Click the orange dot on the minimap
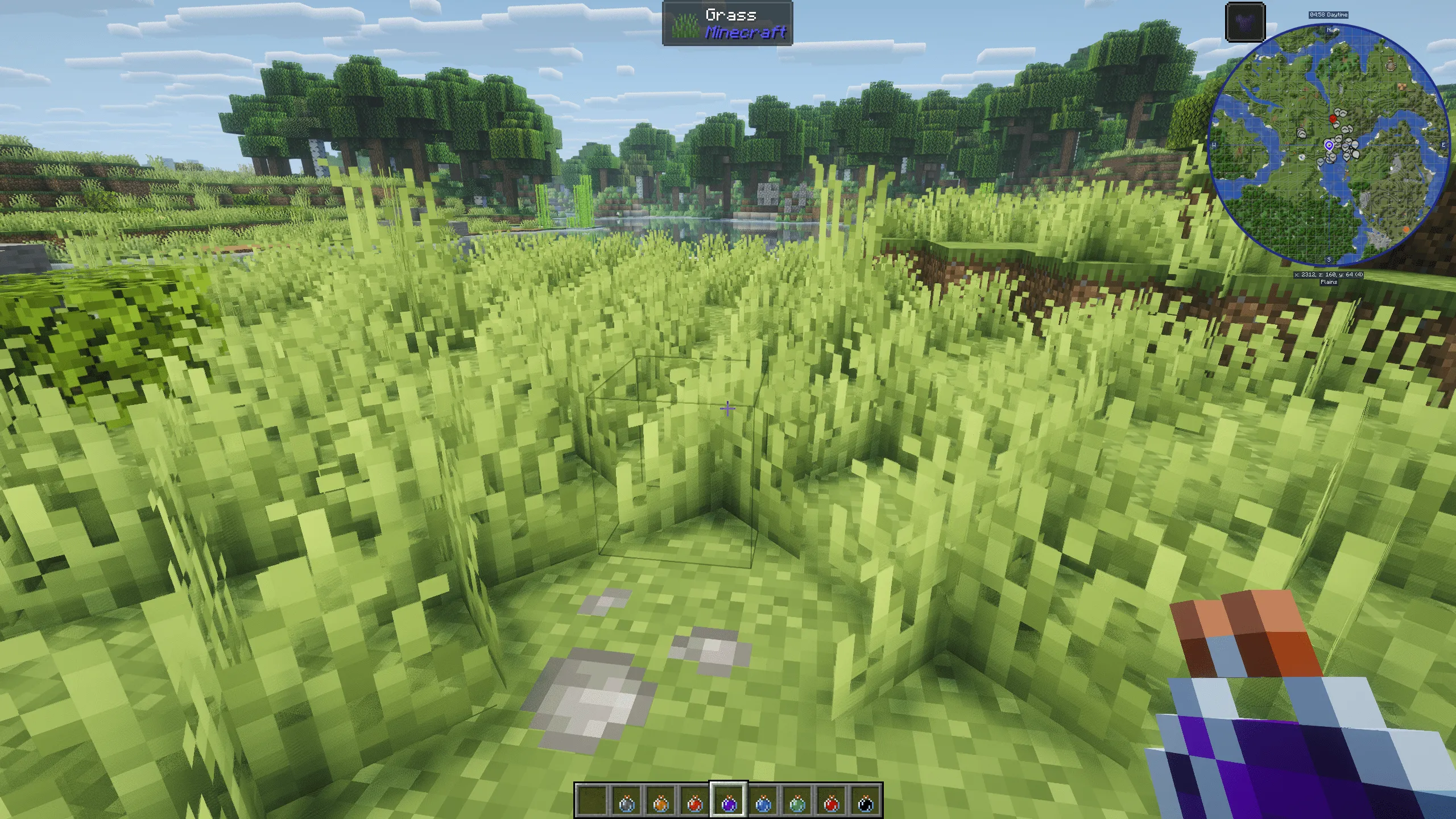This screenshot has width=1456, height=819. [1406, 229]
